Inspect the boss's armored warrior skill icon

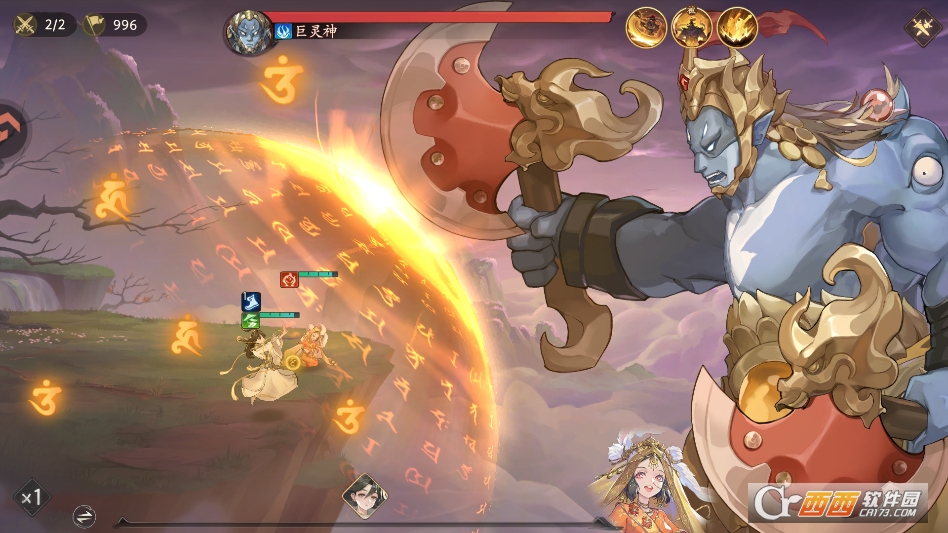tap(691, 27)
